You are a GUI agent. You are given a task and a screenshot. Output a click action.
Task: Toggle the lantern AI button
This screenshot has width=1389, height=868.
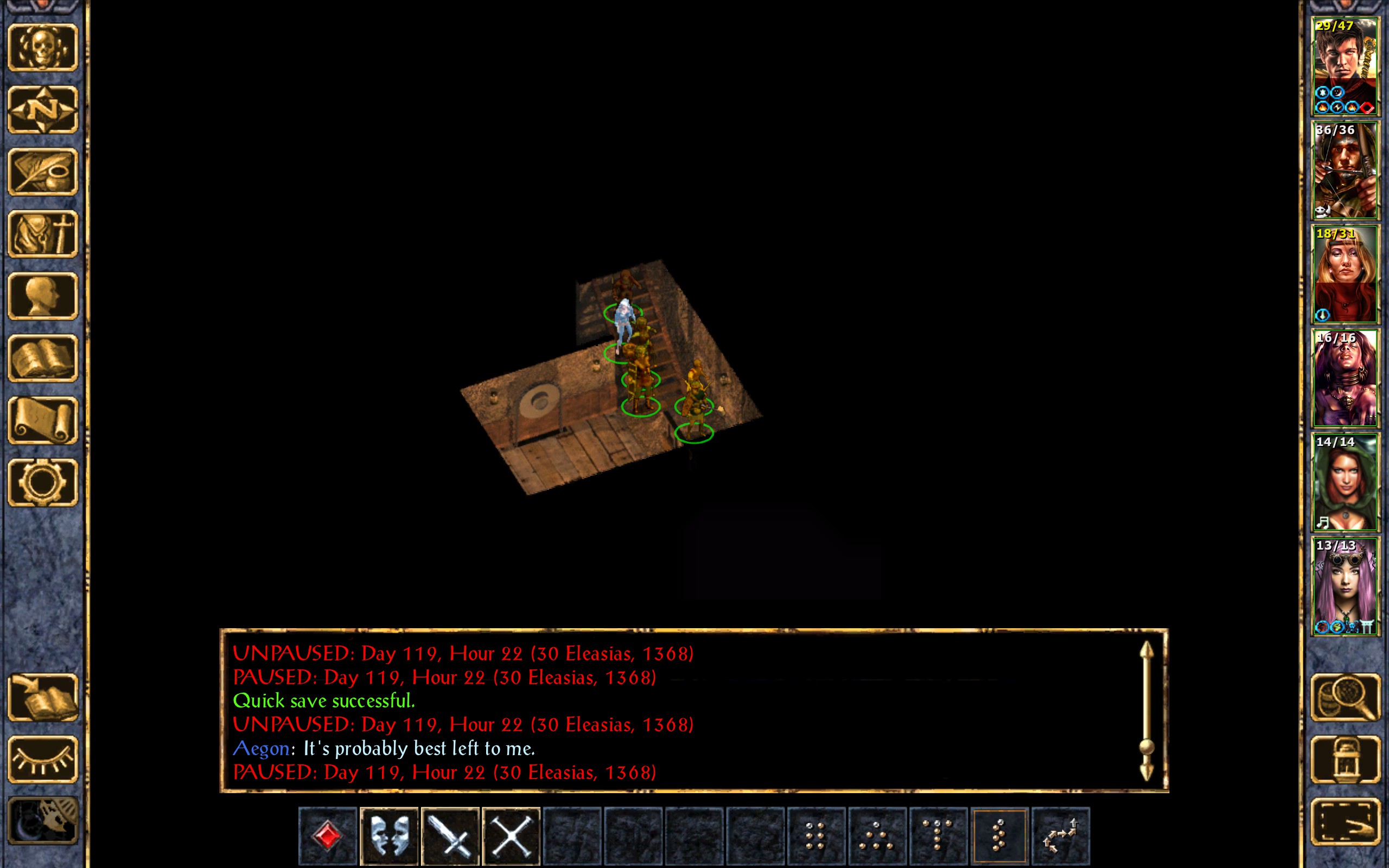[1346, 759]
